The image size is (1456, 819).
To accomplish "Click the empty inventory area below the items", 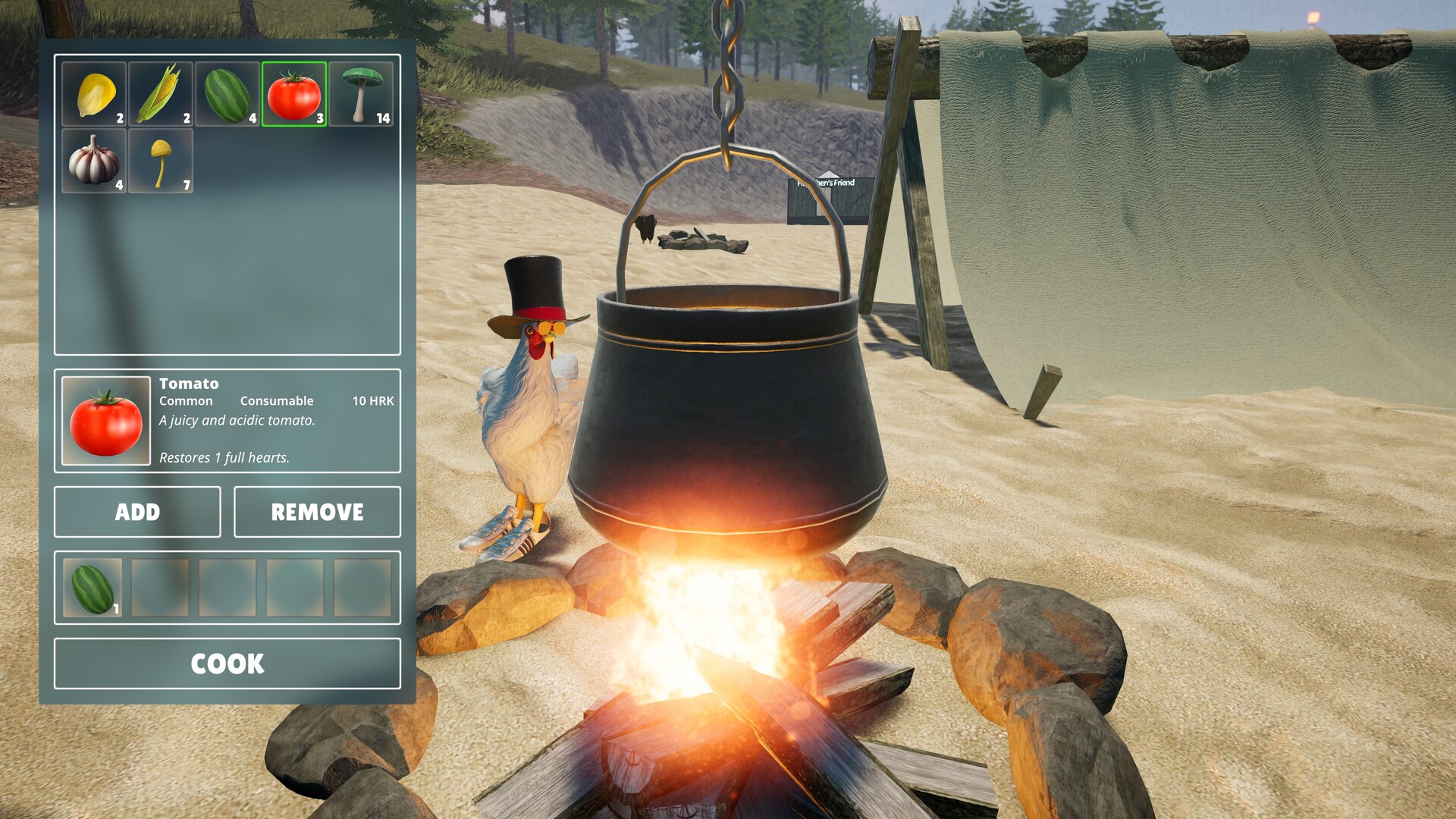I will (x=227, y=281).
